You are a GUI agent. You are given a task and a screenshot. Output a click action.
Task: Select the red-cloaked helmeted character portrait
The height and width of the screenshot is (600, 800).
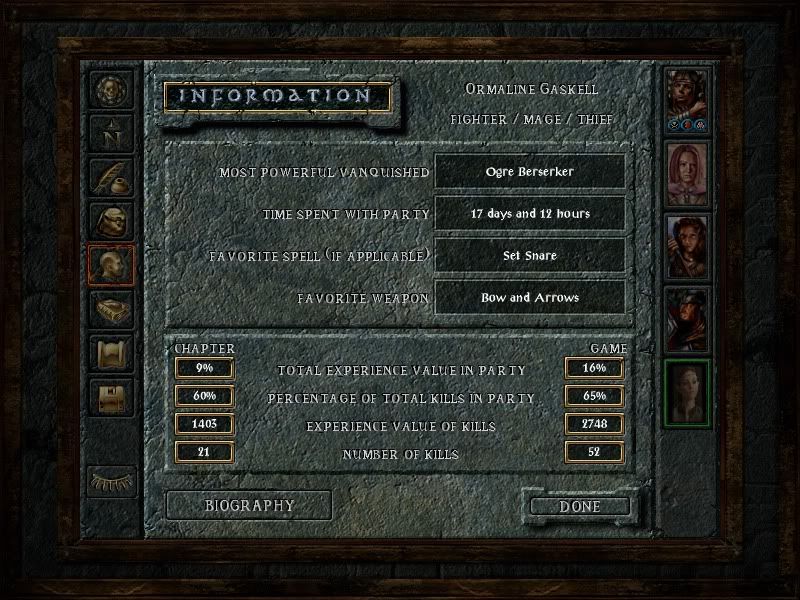(x=687, y=319)
